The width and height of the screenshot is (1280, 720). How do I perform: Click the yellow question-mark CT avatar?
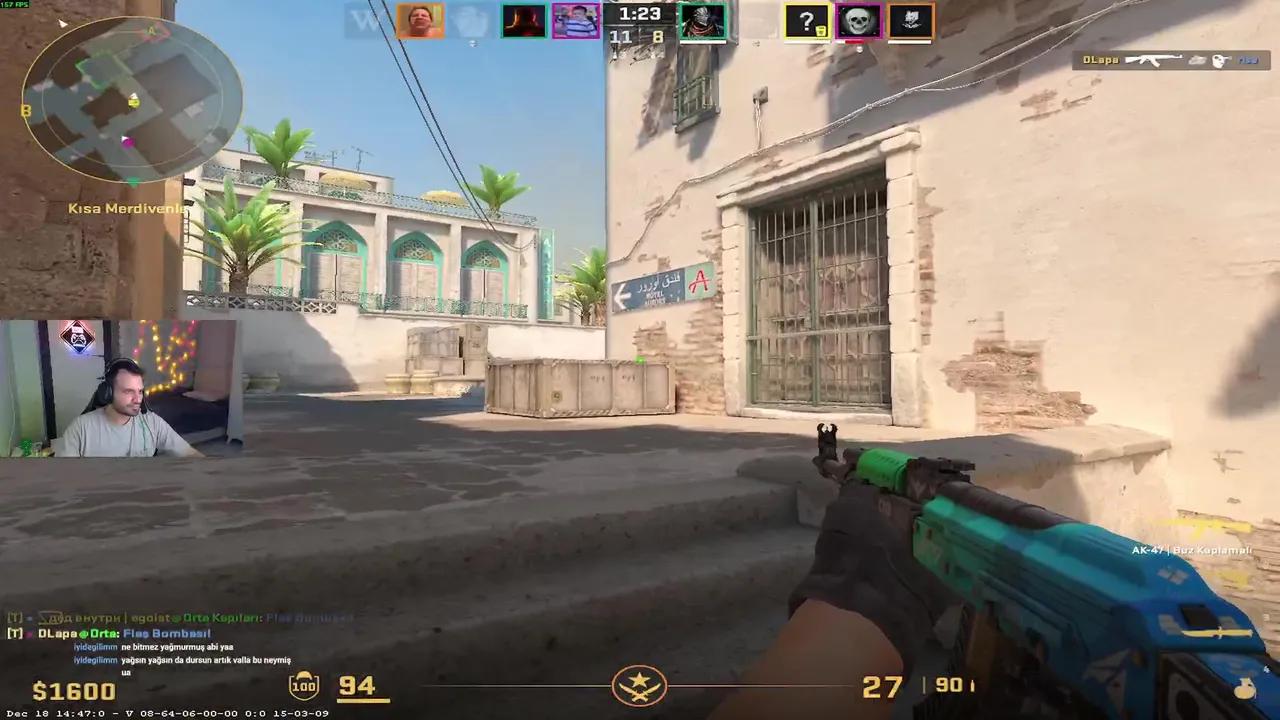tap(807, 21)
